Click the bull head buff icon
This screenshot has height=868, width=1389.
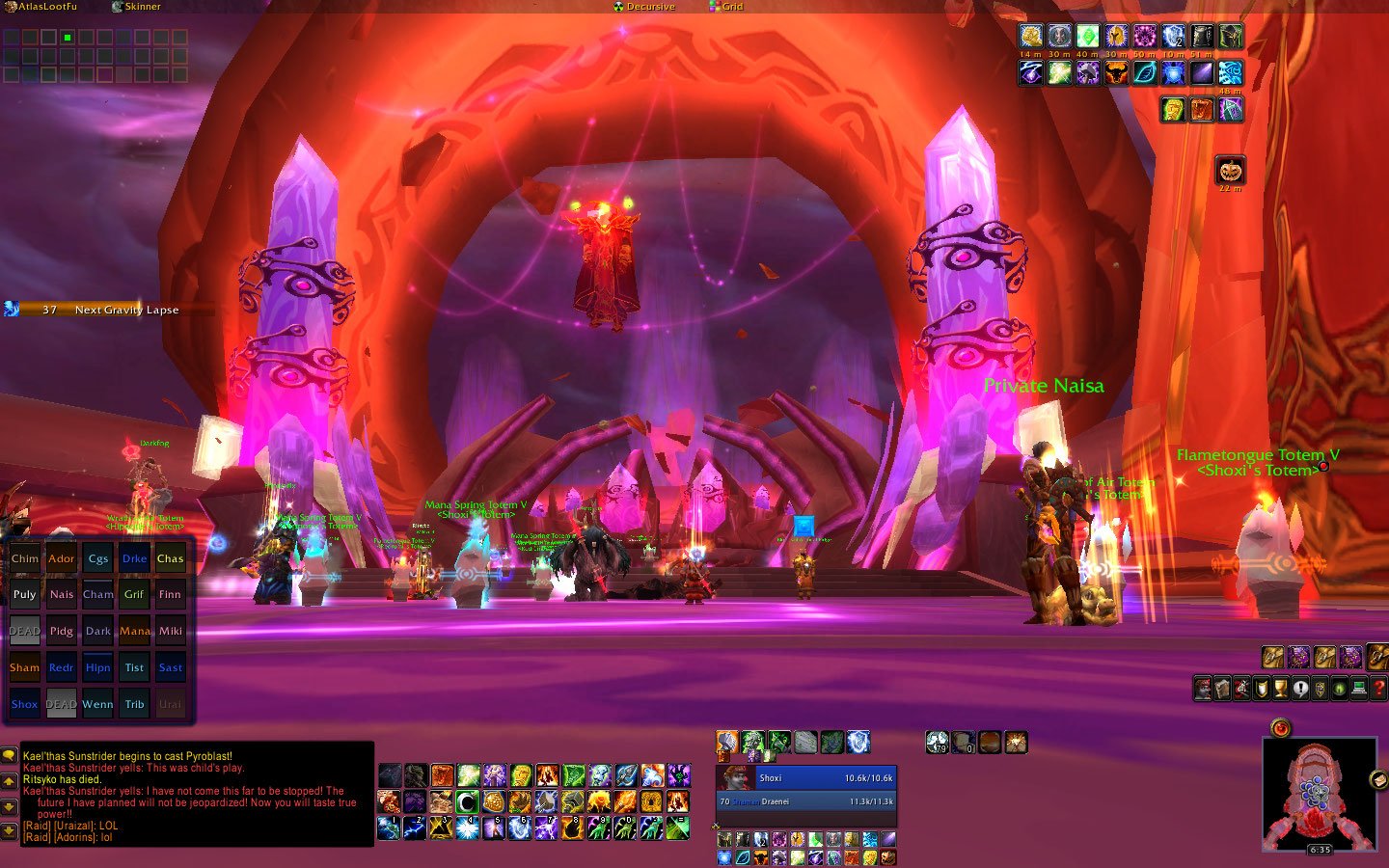tap(1116, 73)
